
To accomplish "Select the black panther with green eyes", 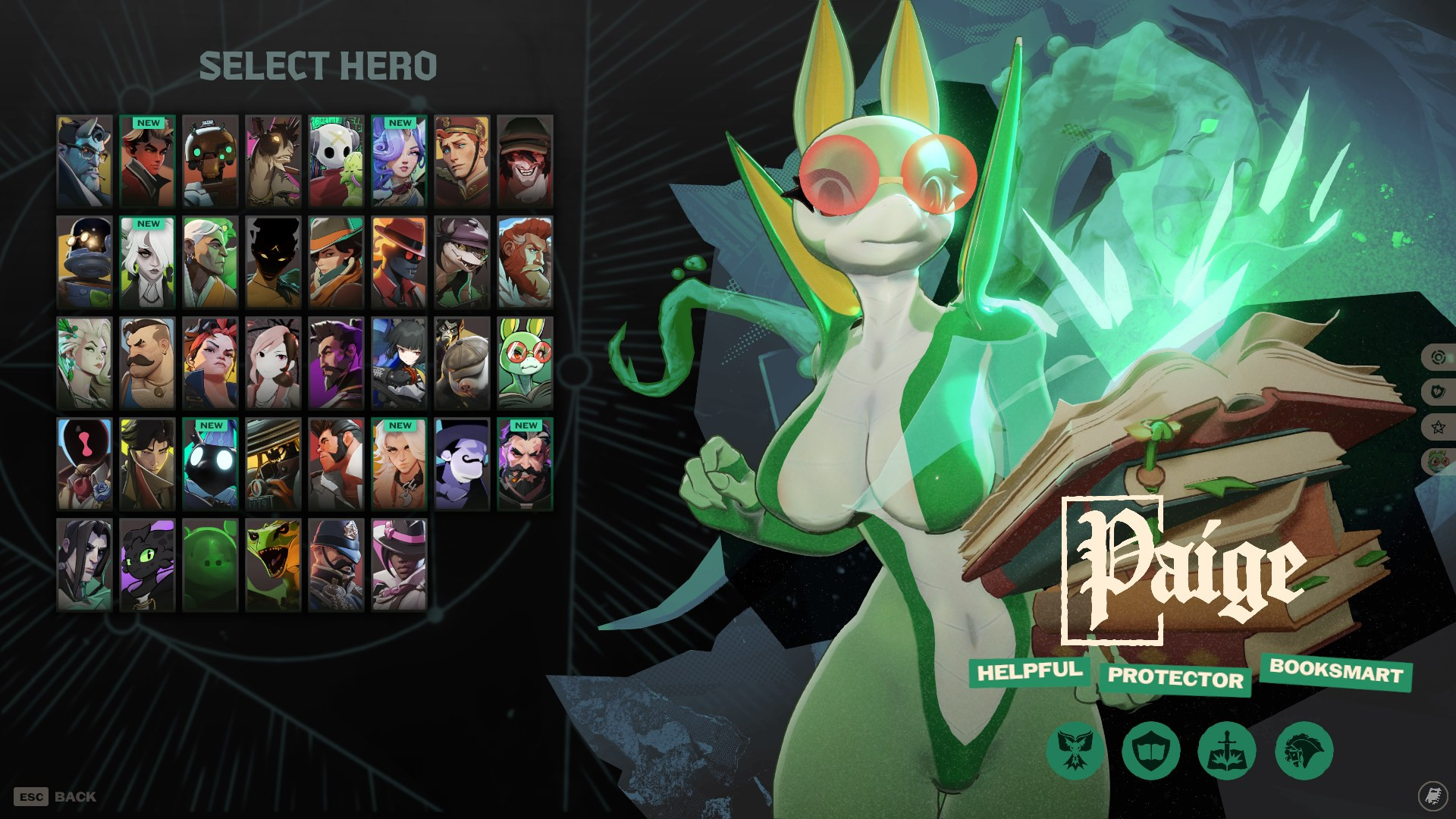I will pos(147,565).
